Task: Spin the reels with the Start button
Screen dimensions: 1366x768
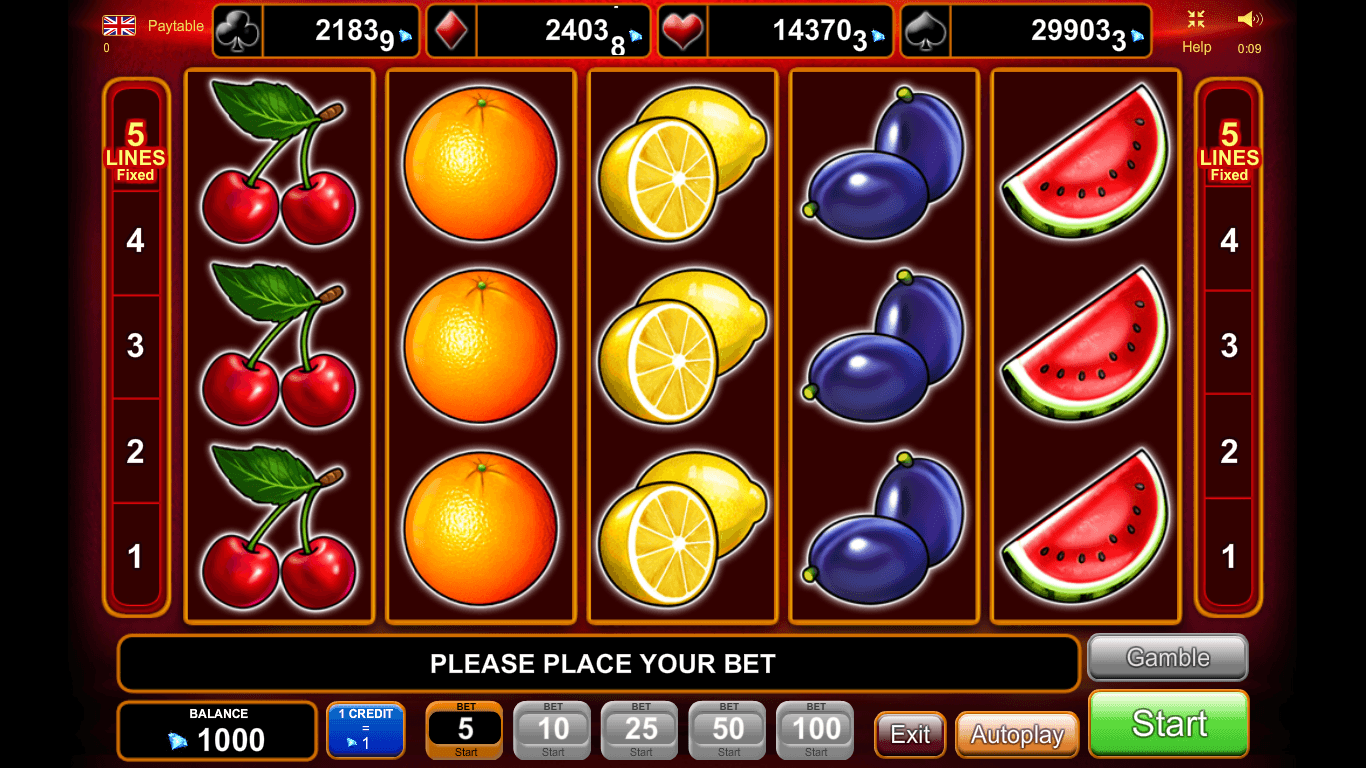Action: tap(1168, 723)
